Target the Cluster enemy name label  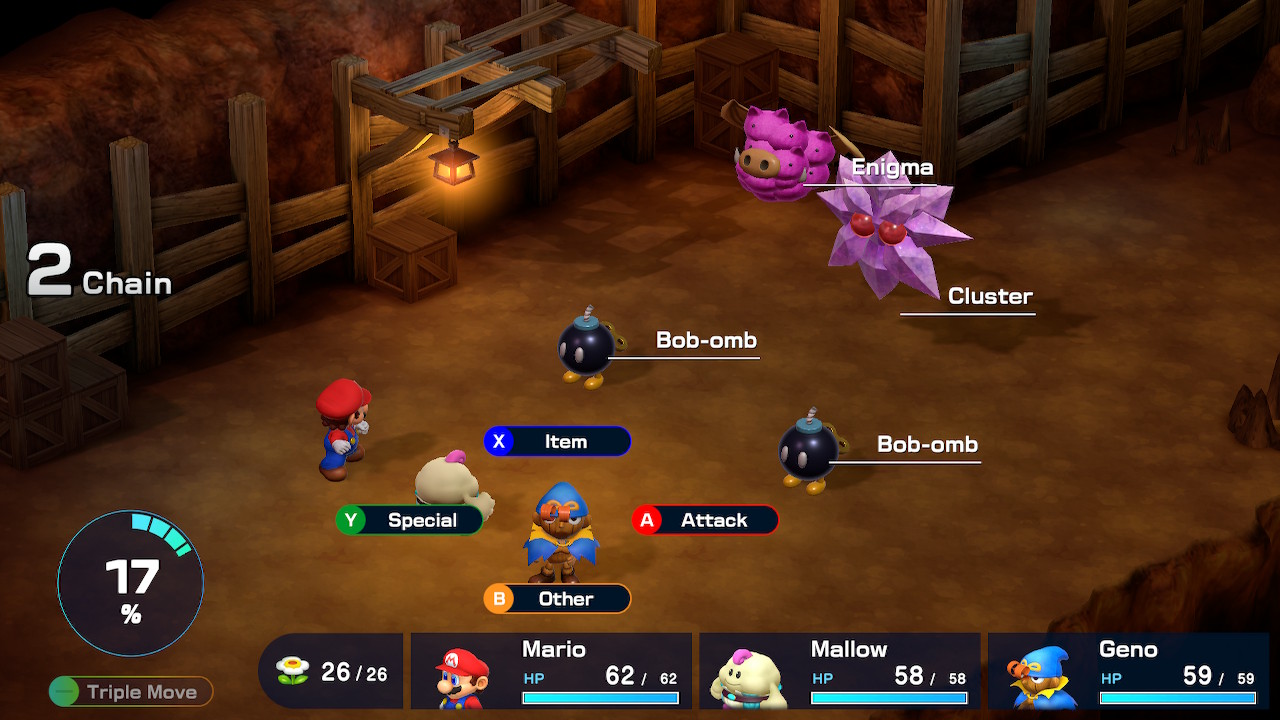[x=990, y=296]
